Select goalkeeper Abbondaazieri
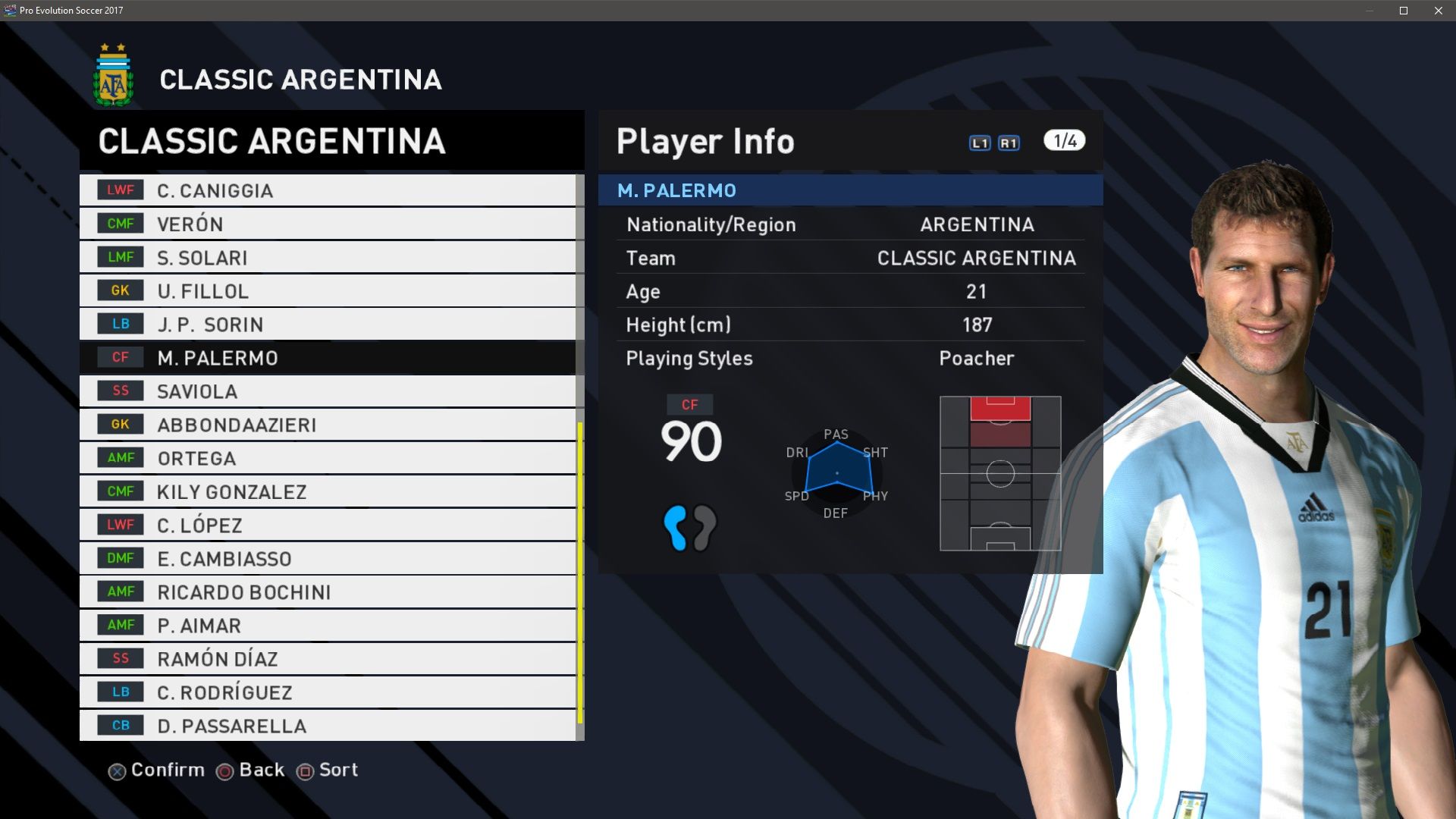The image size is (1456, 819). (x=326, y=425)
